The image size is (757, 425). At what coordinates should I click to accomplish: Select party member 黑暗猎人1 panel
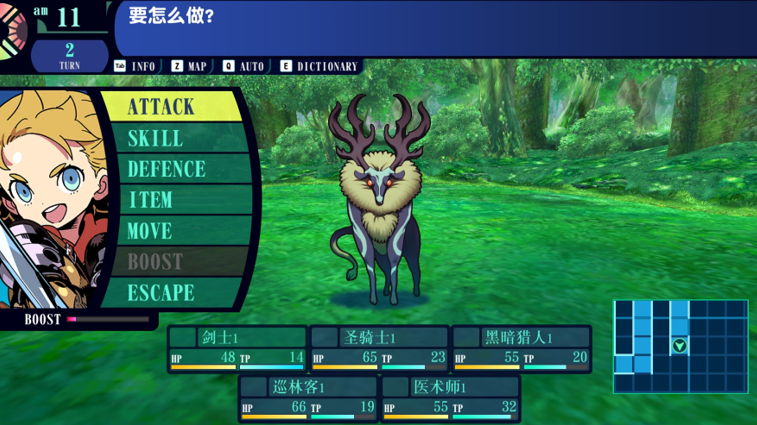click(521, 349)
